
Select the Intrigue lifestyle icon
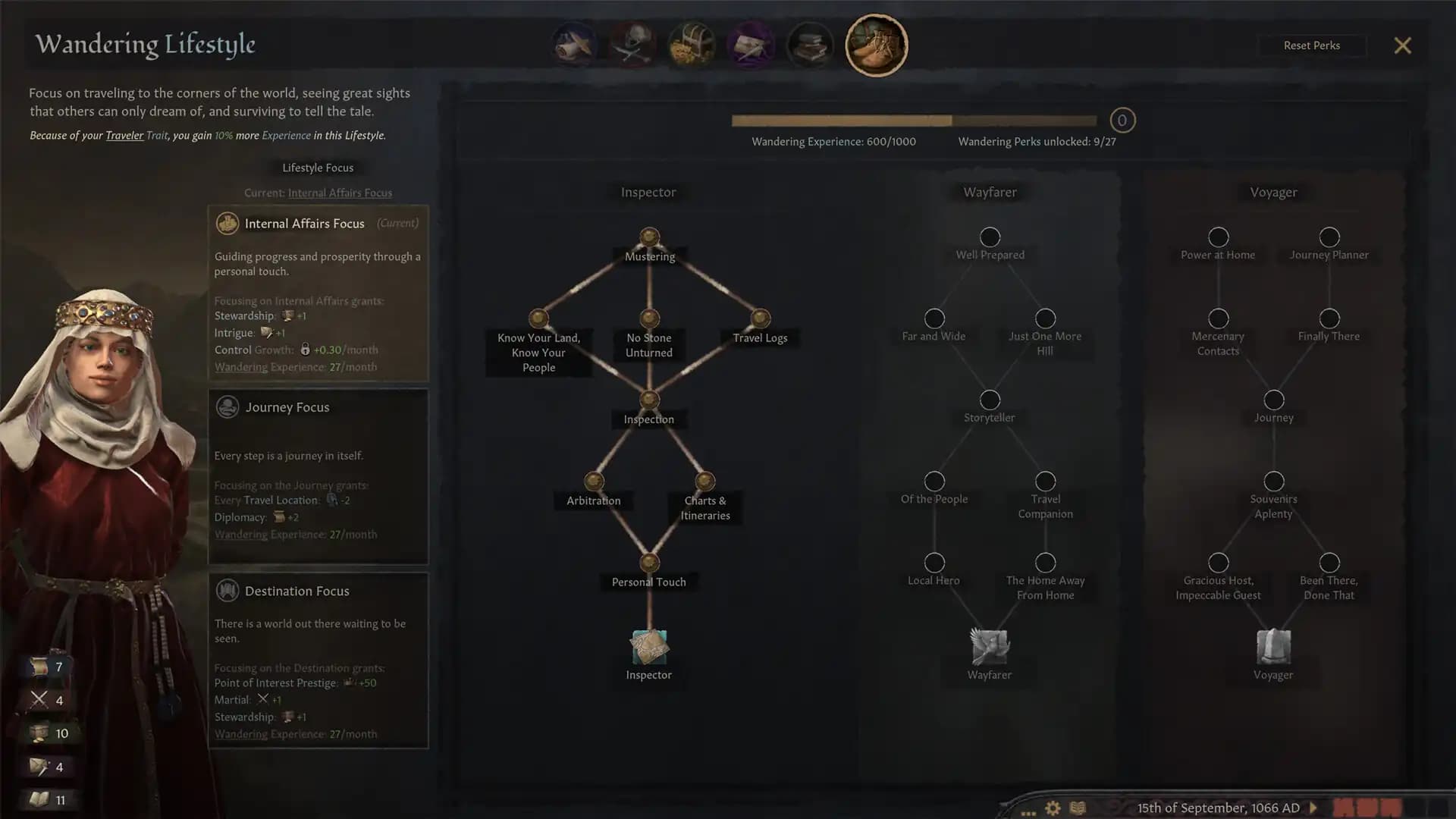pos(752,45)
